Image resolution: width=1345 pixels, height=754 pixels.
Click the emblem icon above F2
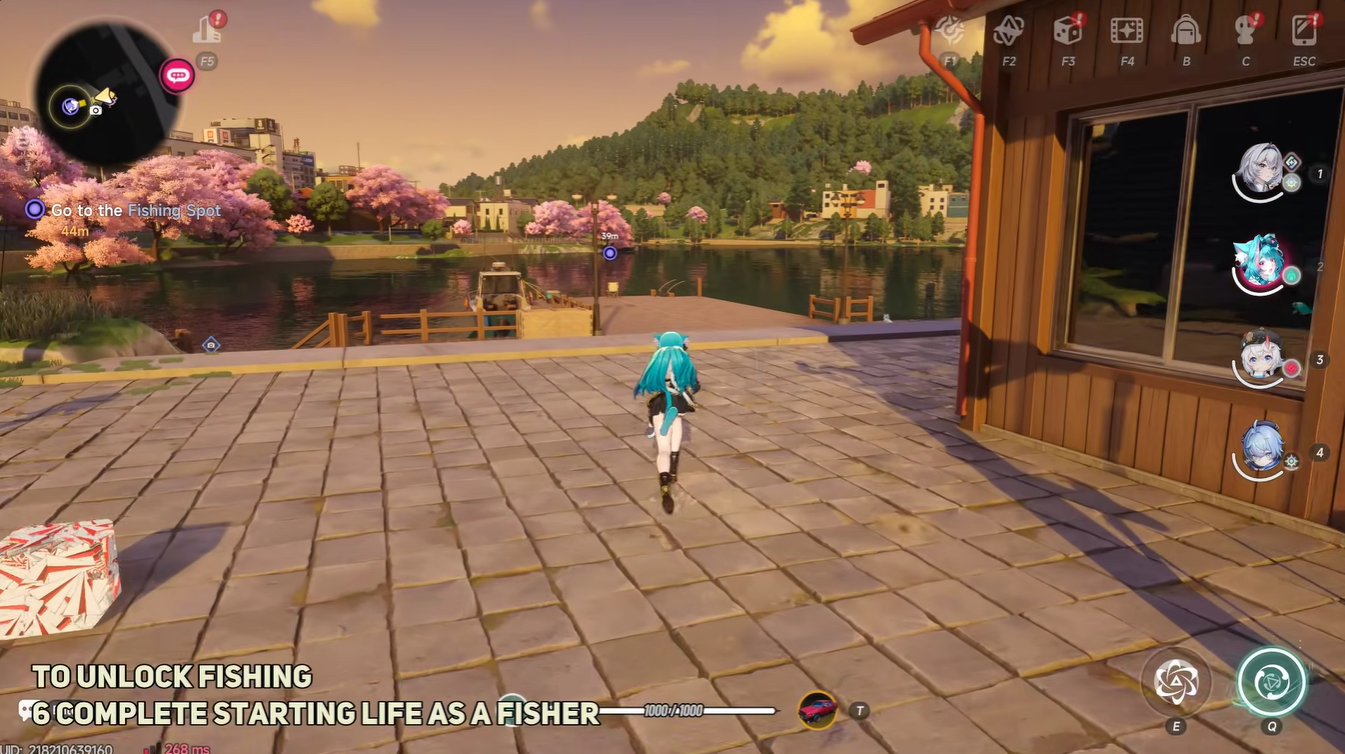[x=1007, y=30]
